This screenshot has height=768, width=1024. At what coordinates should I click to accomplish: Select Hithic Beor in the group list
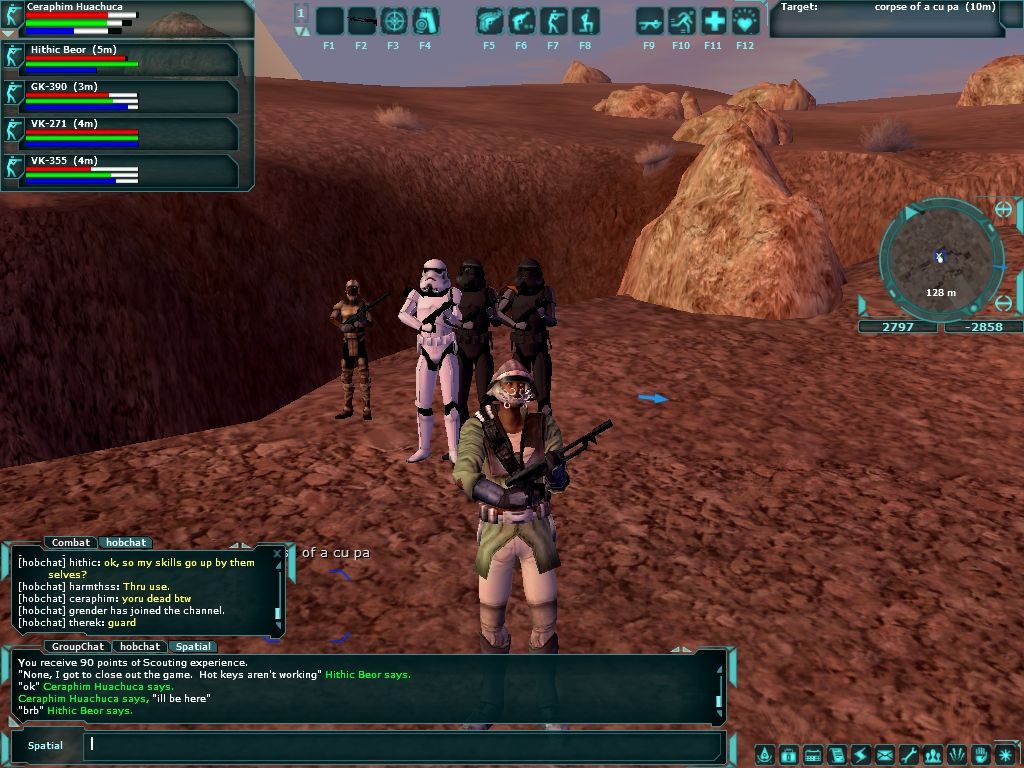coord(120,59)
